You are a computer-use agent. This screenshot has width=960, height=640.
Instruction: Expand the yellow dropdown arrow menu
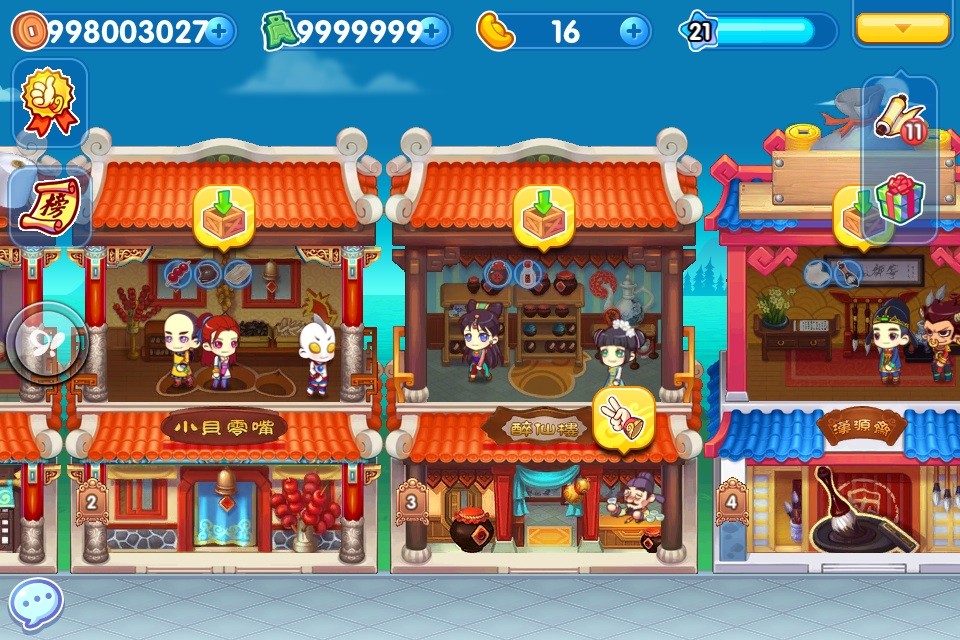[902, 26]
